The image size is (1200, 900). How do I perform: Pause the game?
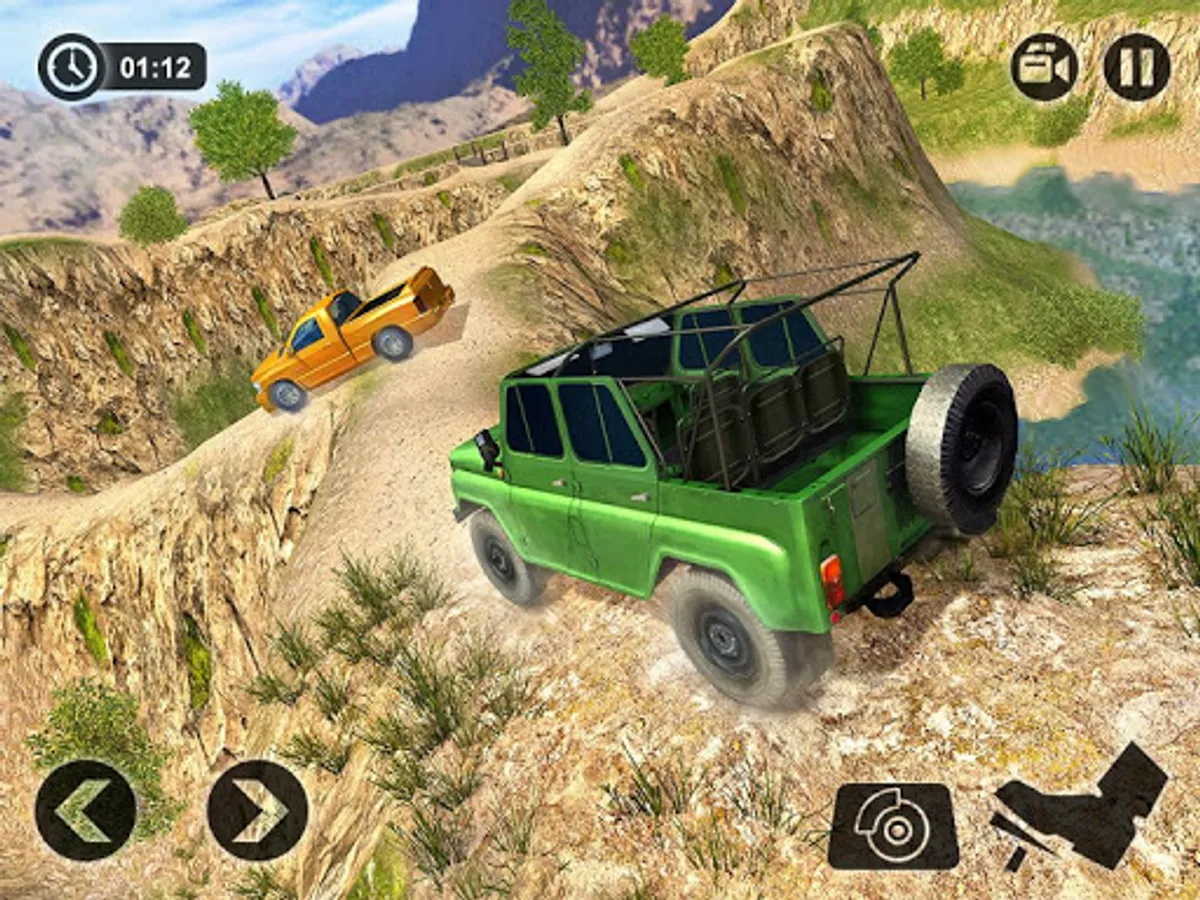pyautogui.click(x=1137, y=67)
